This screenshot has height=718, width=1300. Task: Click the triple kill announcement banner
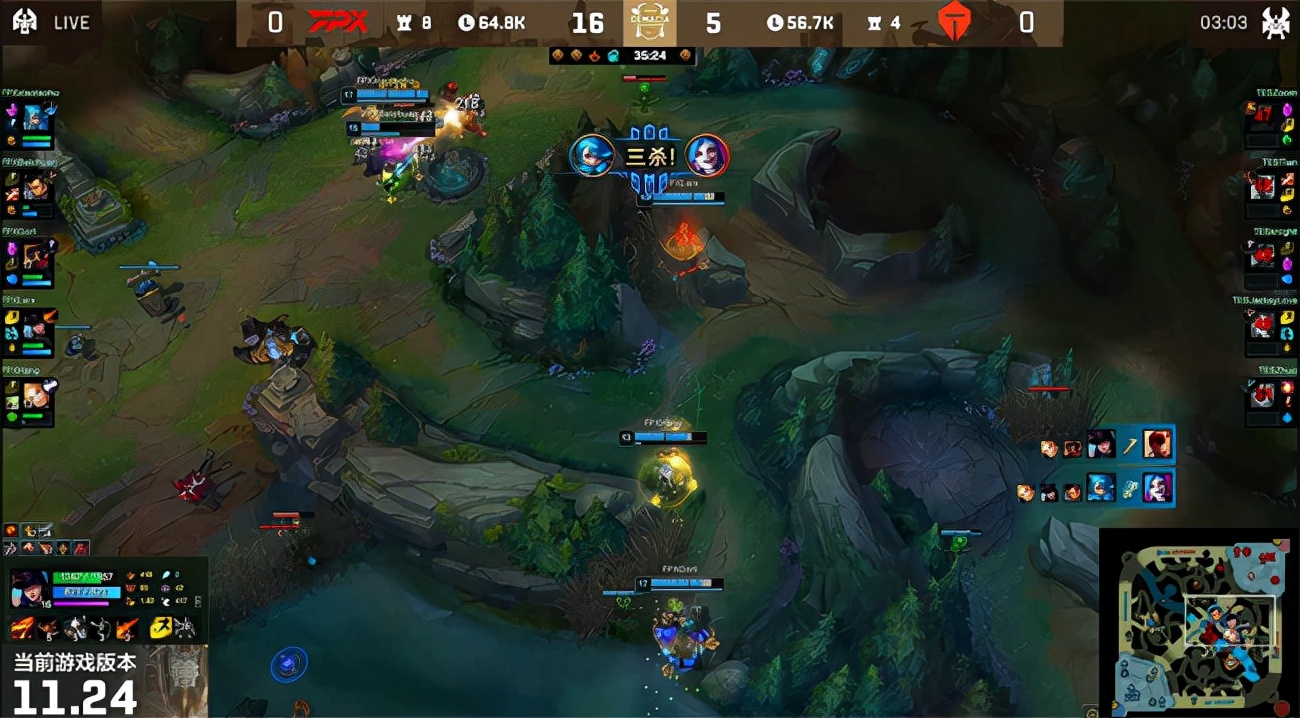pos(649,156)
